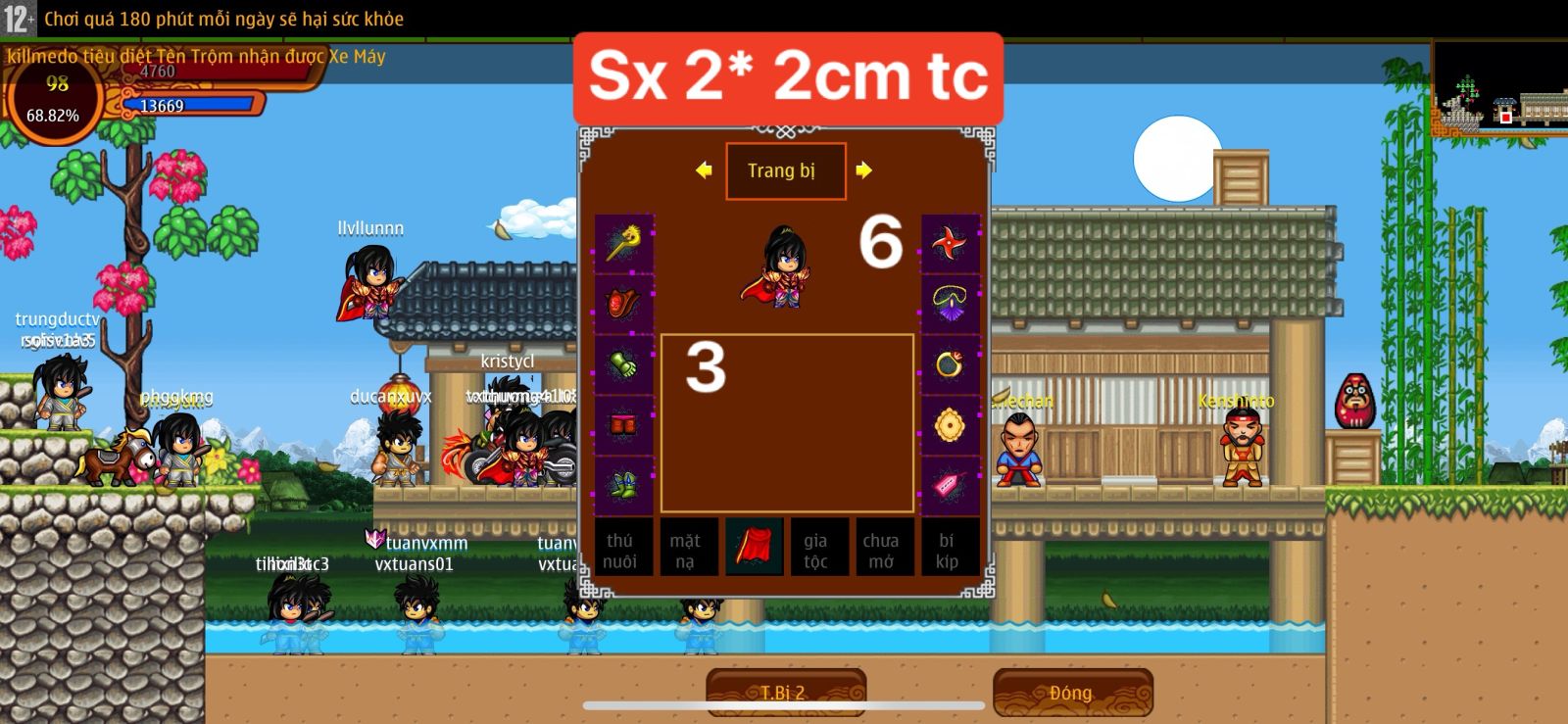This screenshot has height=724, width=1568.
Task: Click the gold amulet equipment slot
Action: pyautogui.click(x=946, y=423)
